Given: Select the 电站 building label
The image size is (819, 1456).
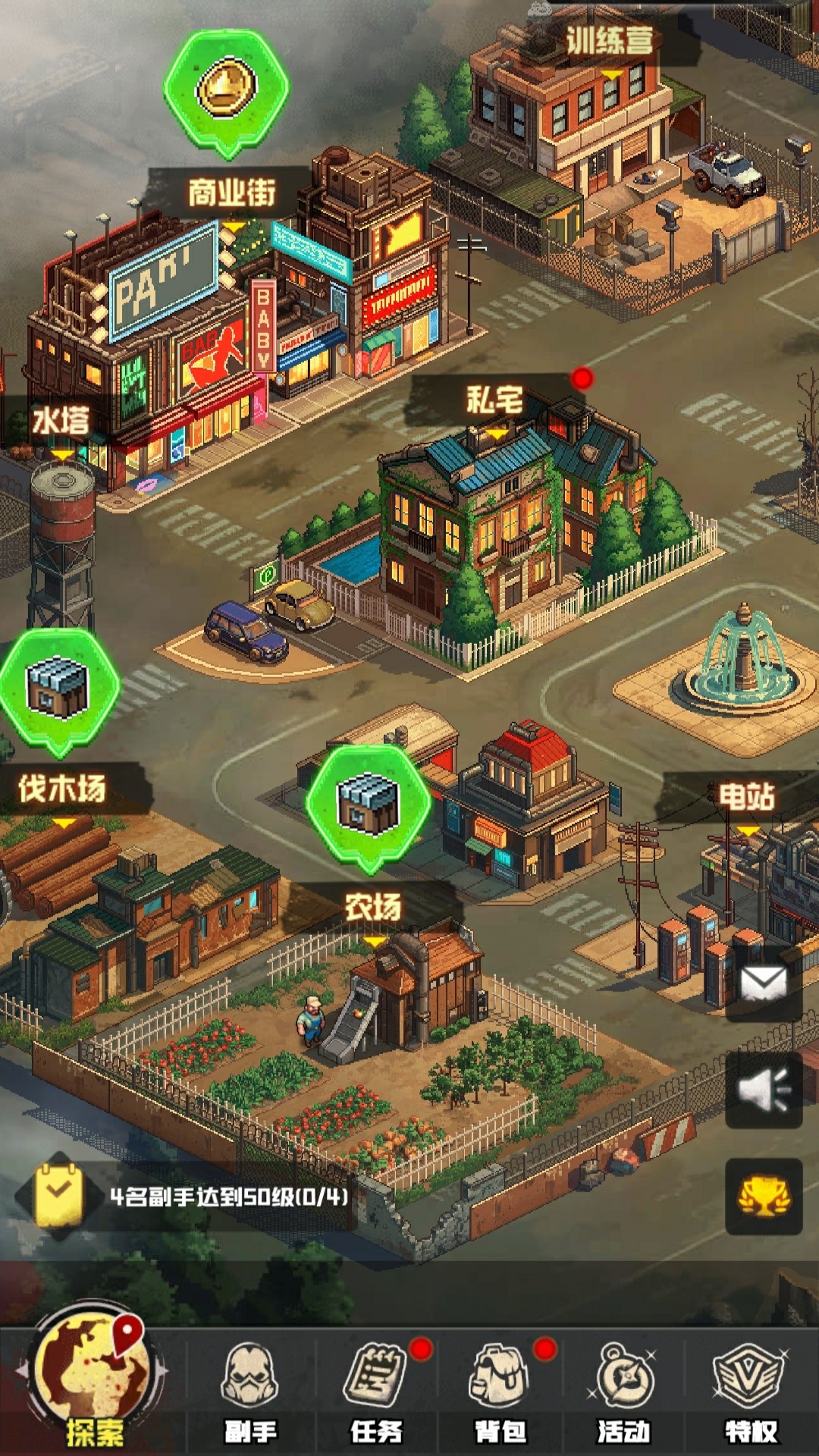Looking at the screenshot, I should [x=746, y=797].
